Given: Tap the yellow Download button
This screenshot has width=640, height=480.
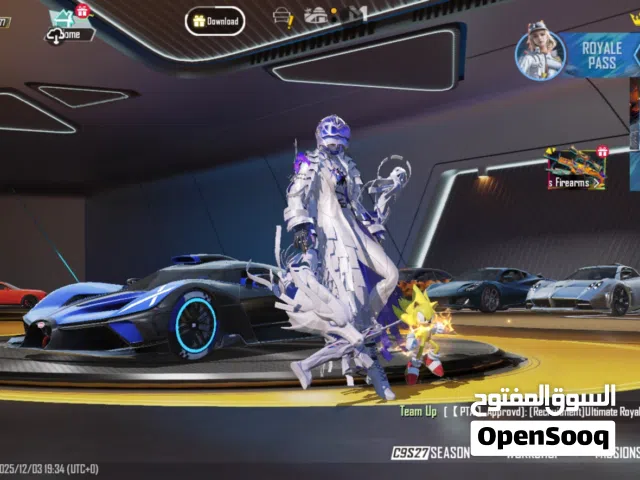Looking at the screenshot, I should 214,20.
